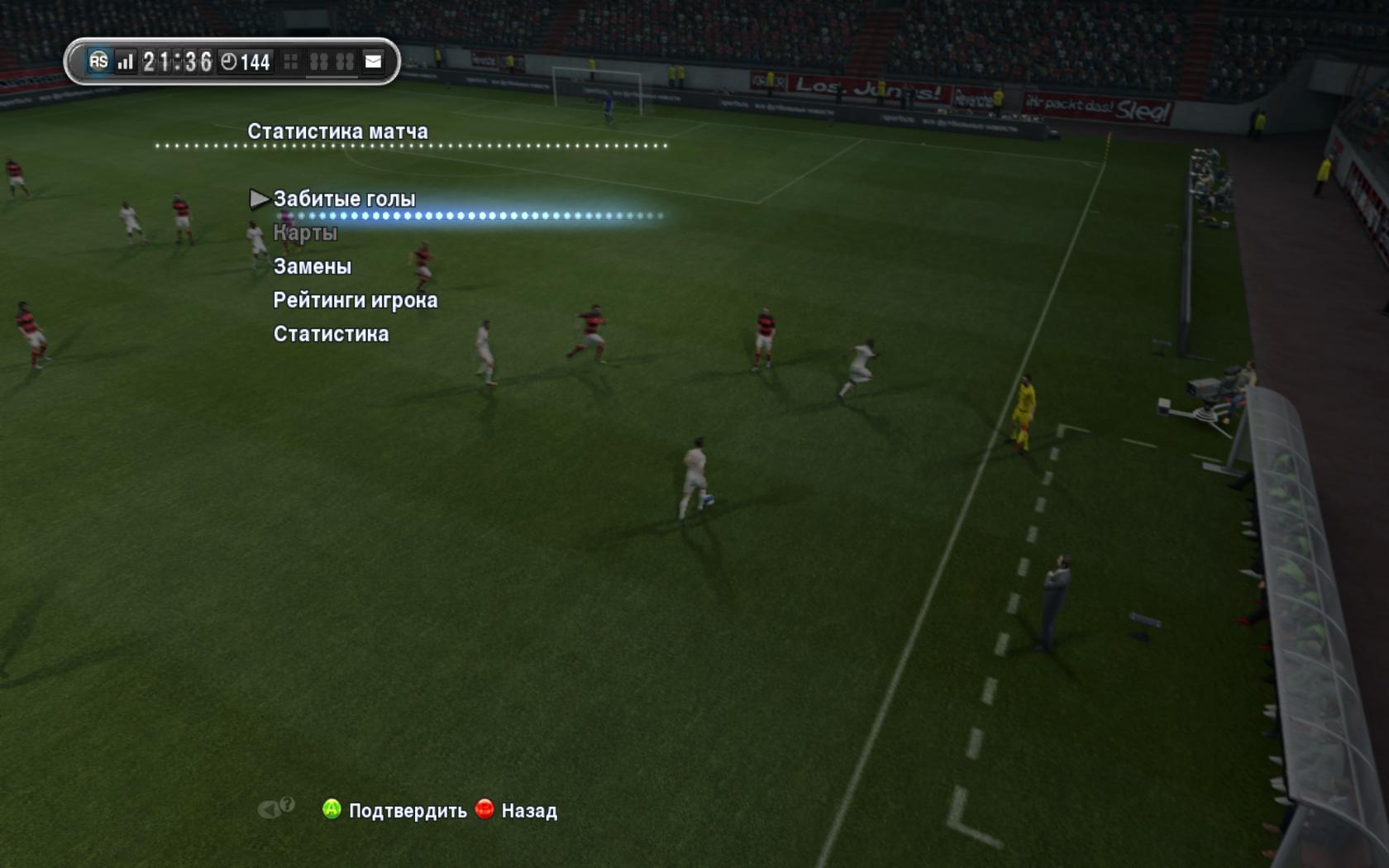Click the envelope icon in the overlay bar
1389x868 pixels.
coord(374,61)
